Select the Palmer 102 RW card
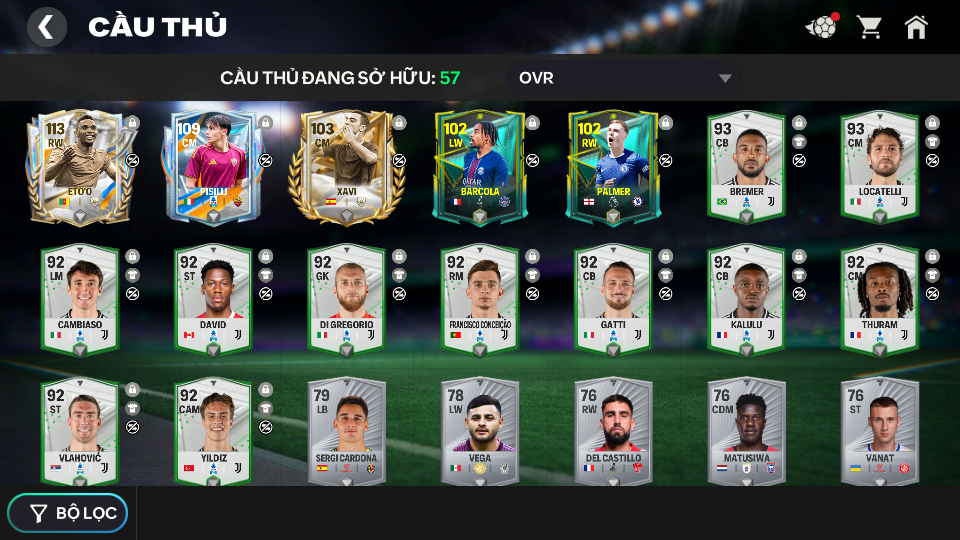The image size is (960, 540). pos(613,166)
